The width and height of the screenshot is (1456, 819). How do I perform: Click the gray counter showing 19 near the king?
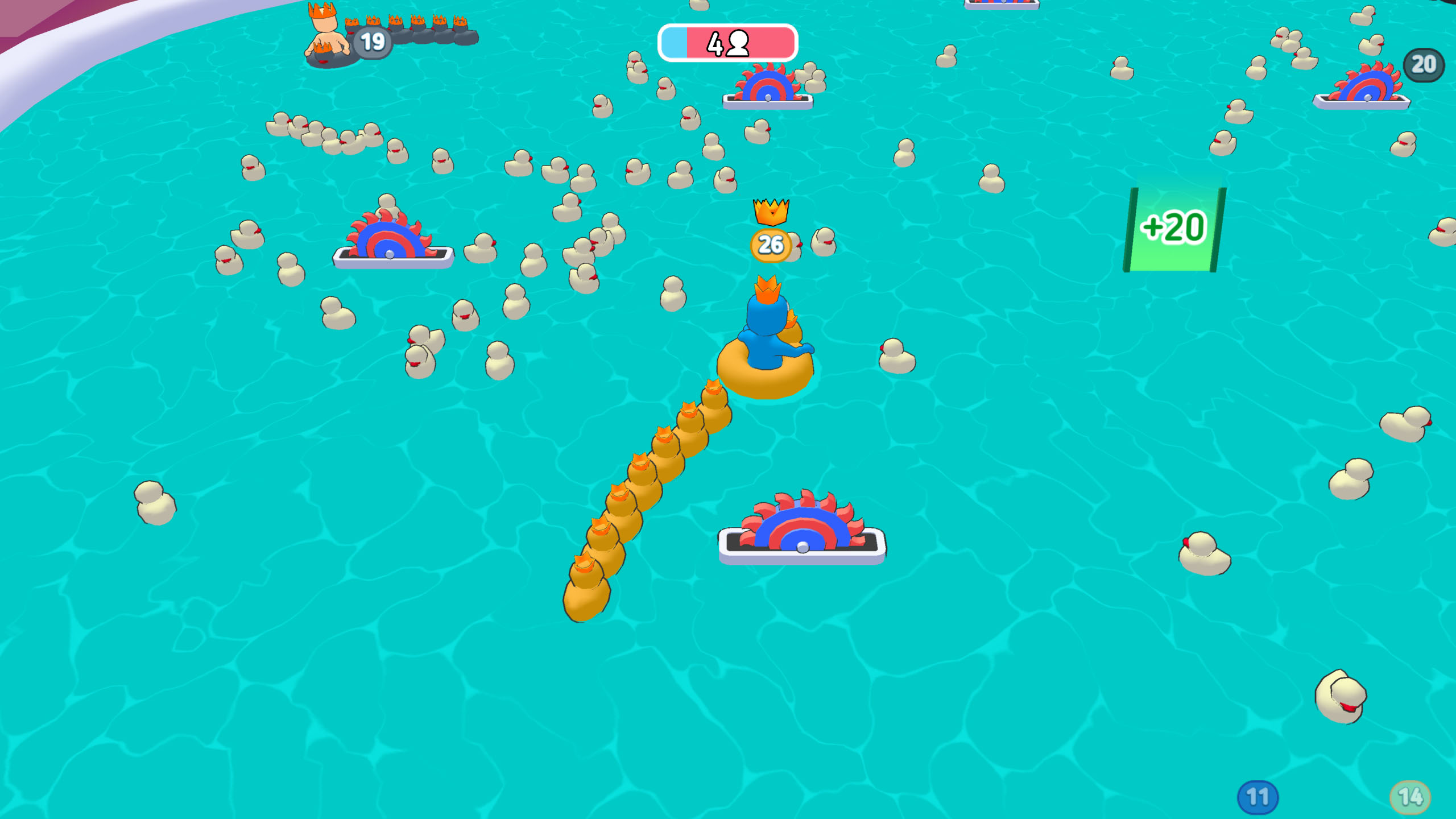click(x=375, y=40)
